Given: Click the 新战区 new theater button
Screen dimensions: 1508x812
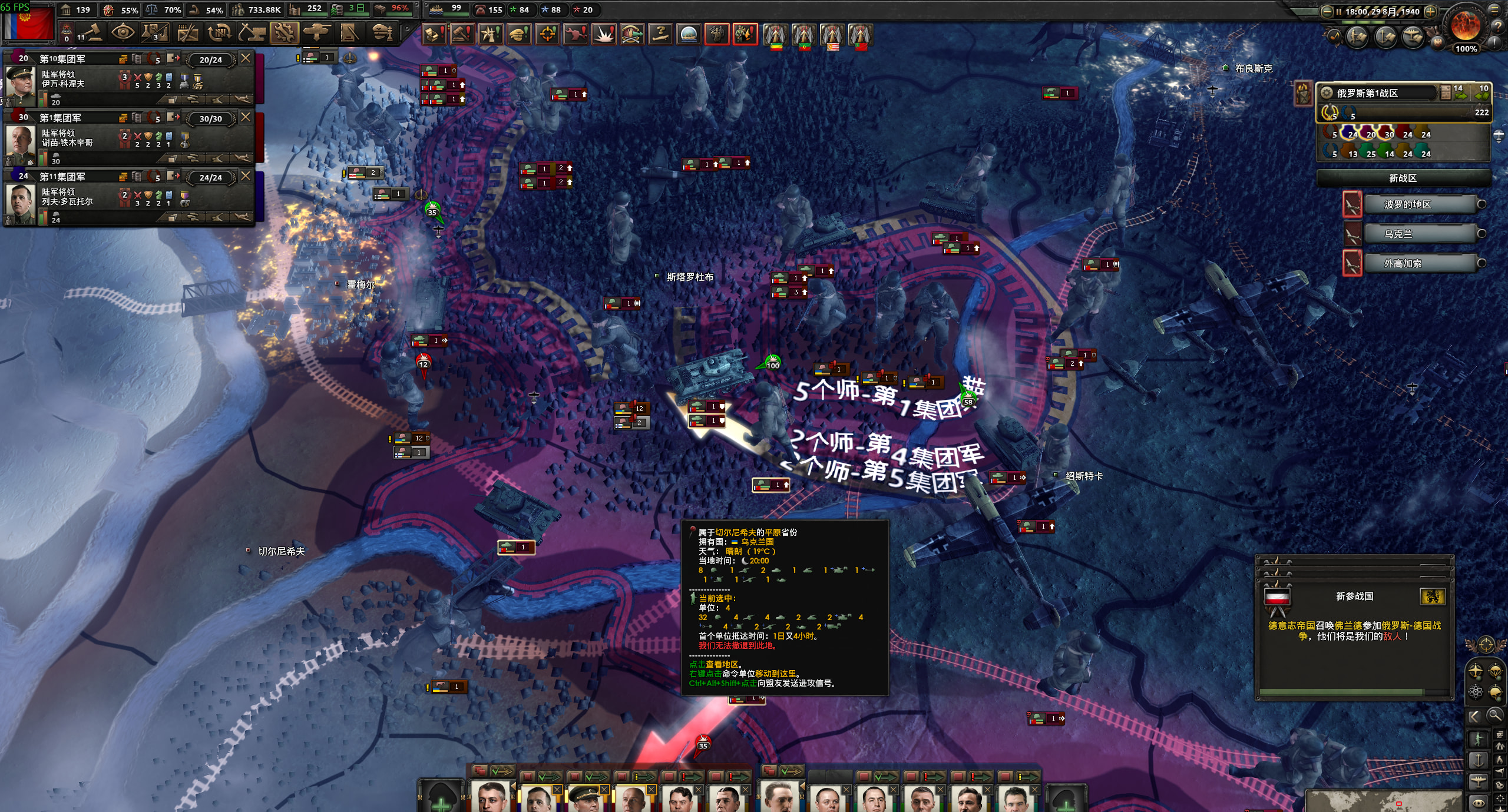Looking at the screenshot, I should 1403,178.
